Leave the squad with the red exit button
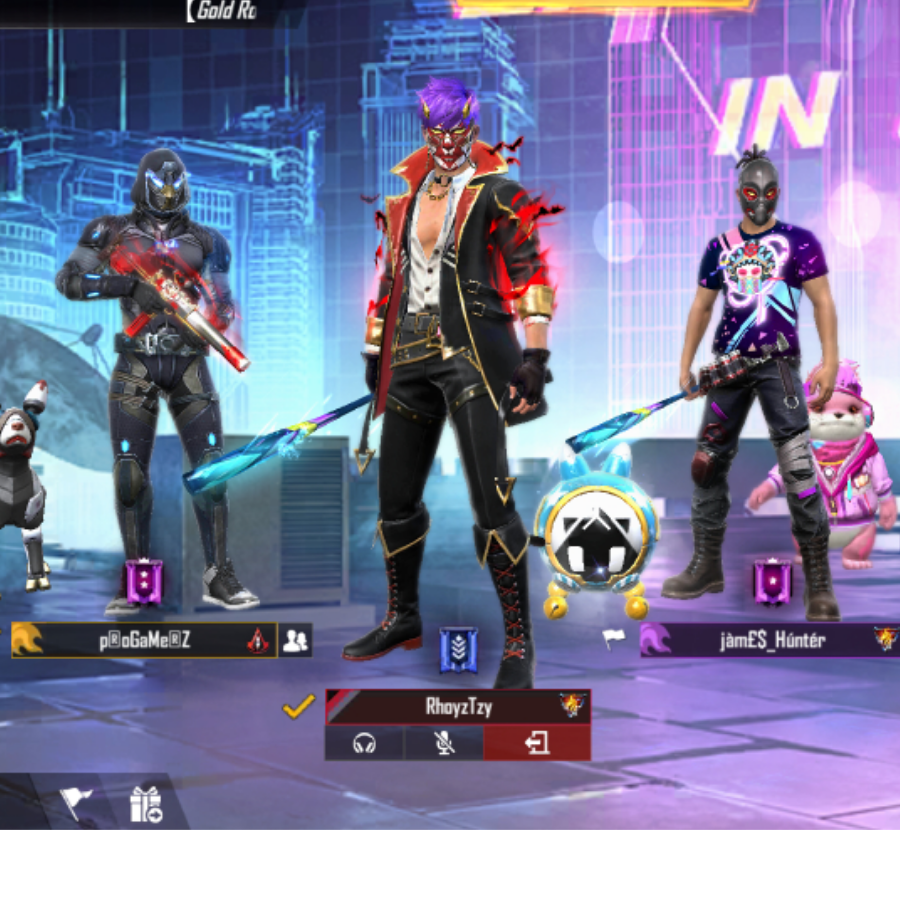Screen dimensions: 900x900 pyautogui.click(x=537, y=743)
